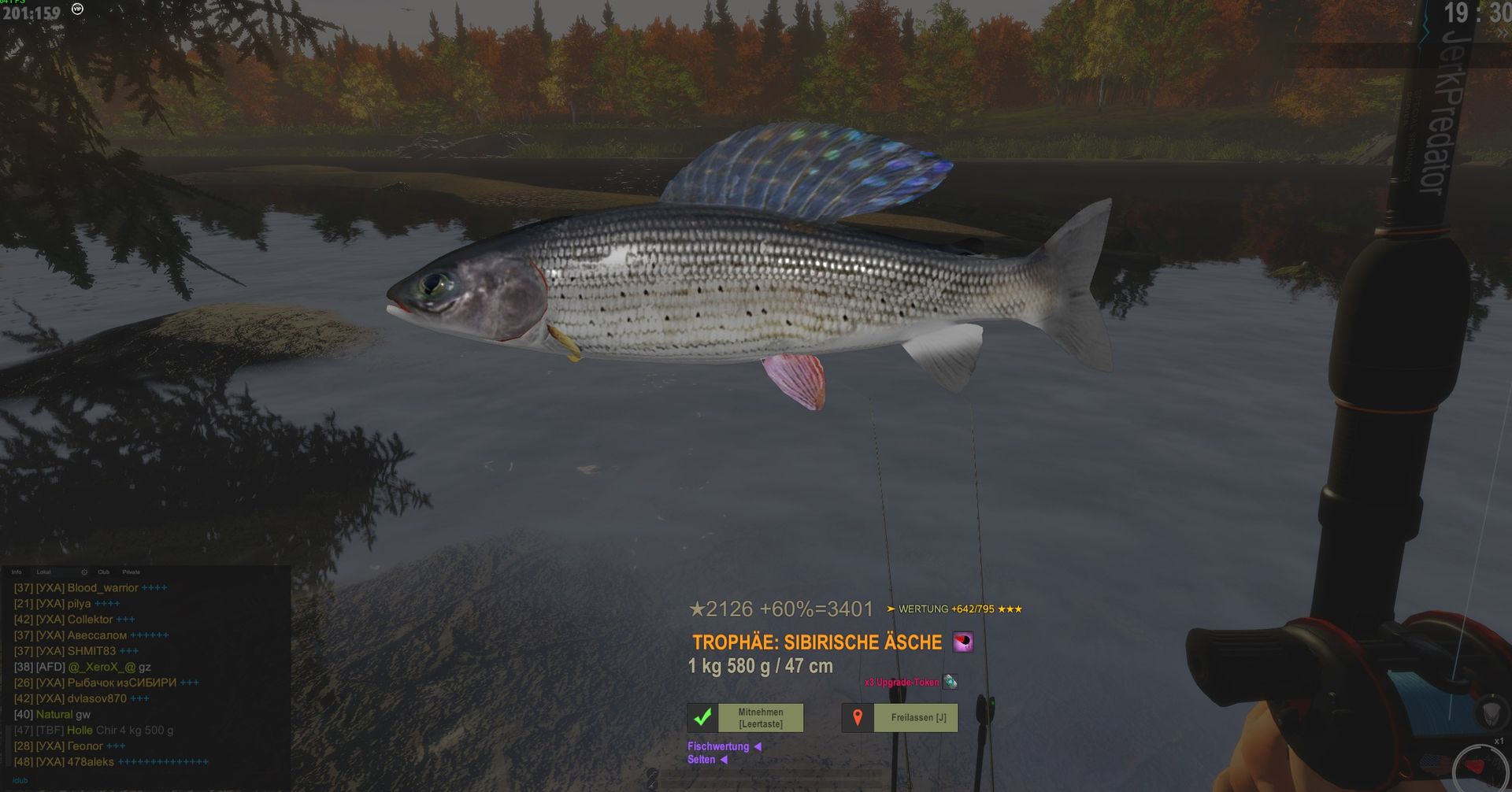Open chat settings via the gear icon
The width and height of the screenshot is (1512, 792).
tap(84, 572)
